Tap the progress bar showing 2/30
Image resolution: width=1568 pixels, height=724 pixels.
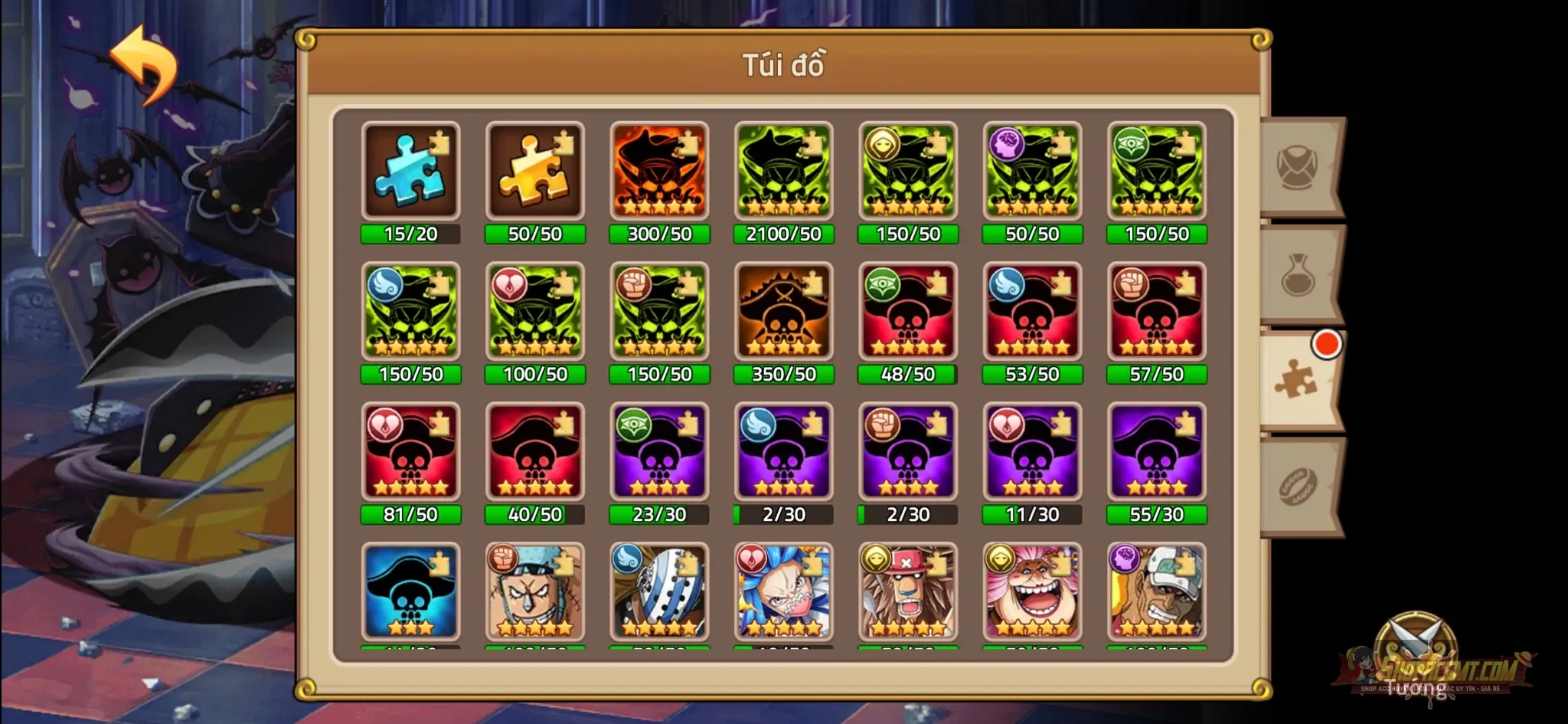point(784,515)
